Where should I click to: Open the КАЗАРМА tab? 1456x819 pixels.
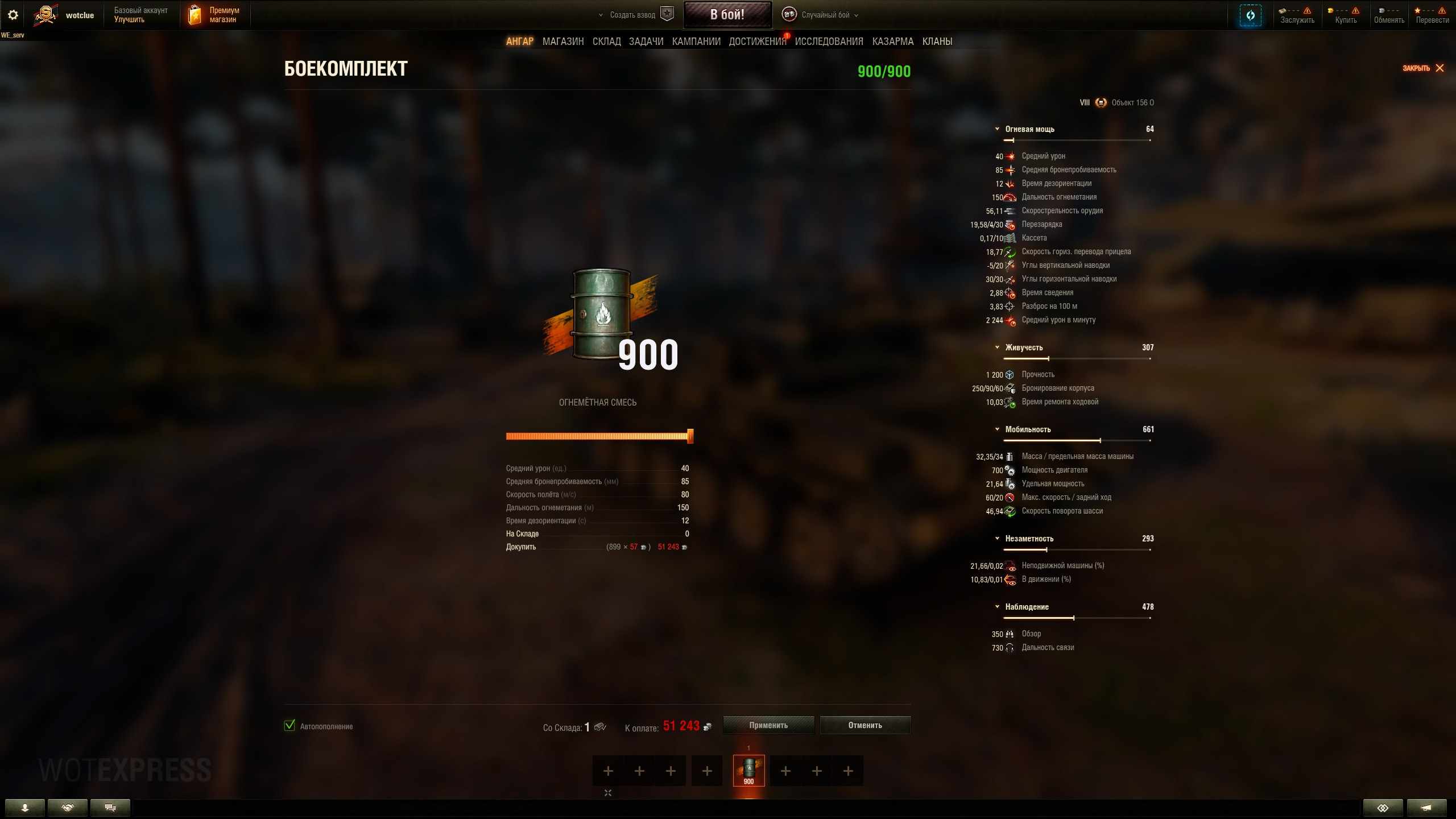[892, 42]
